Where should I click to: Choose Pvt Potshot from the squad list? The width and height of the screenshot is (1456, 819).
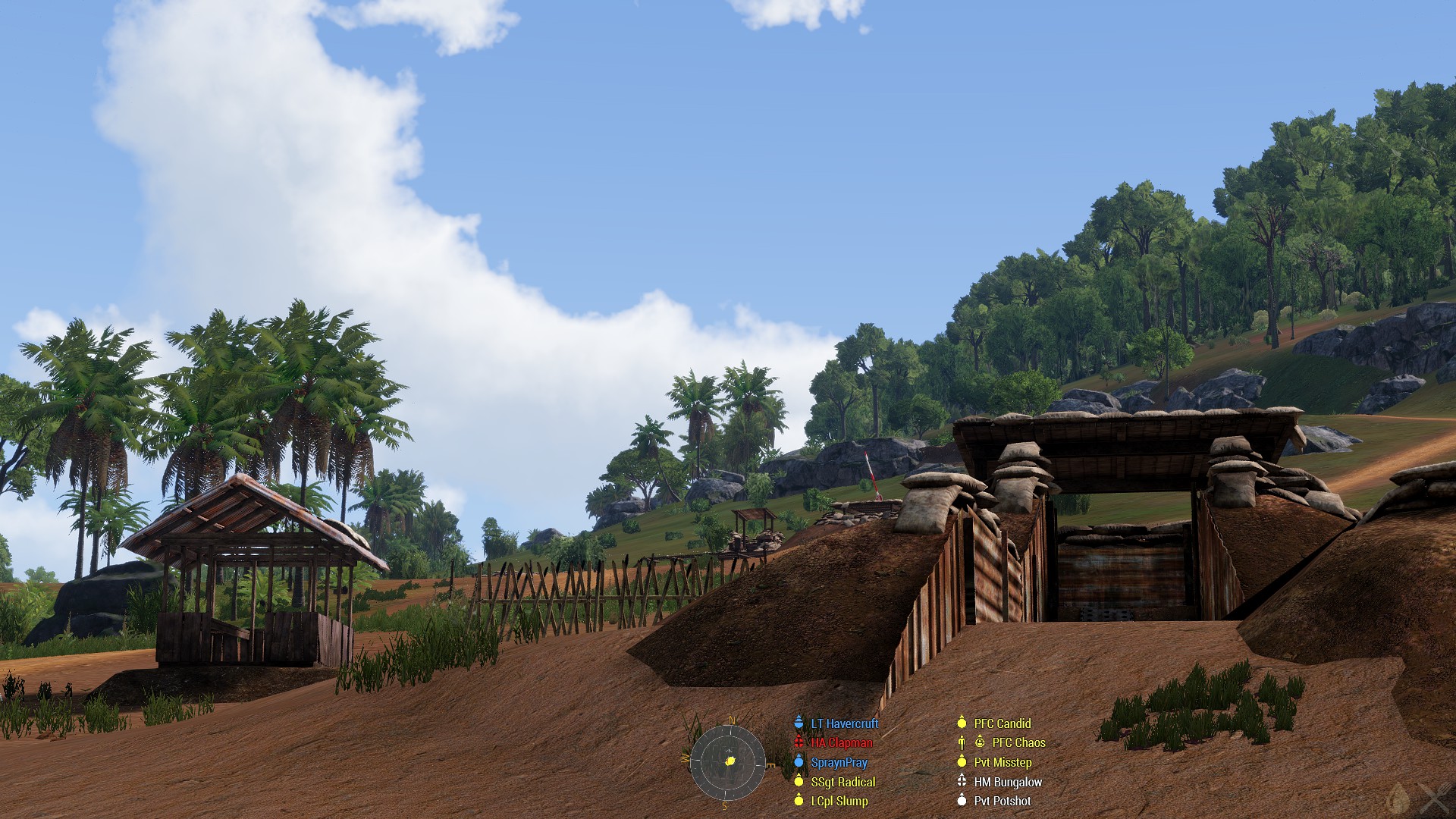tap(1002, 801)
